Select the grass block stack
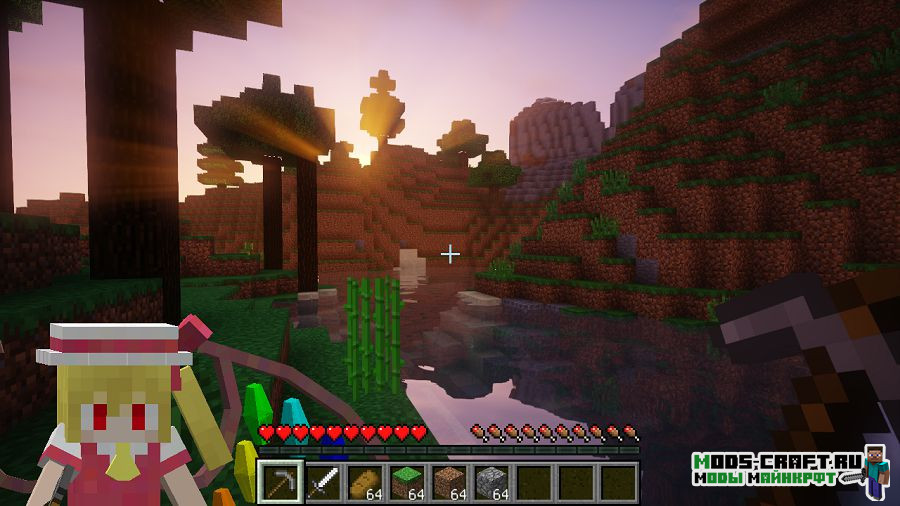Screen dimensions: 900x506 pyautogui.click(x=406, y=482)
